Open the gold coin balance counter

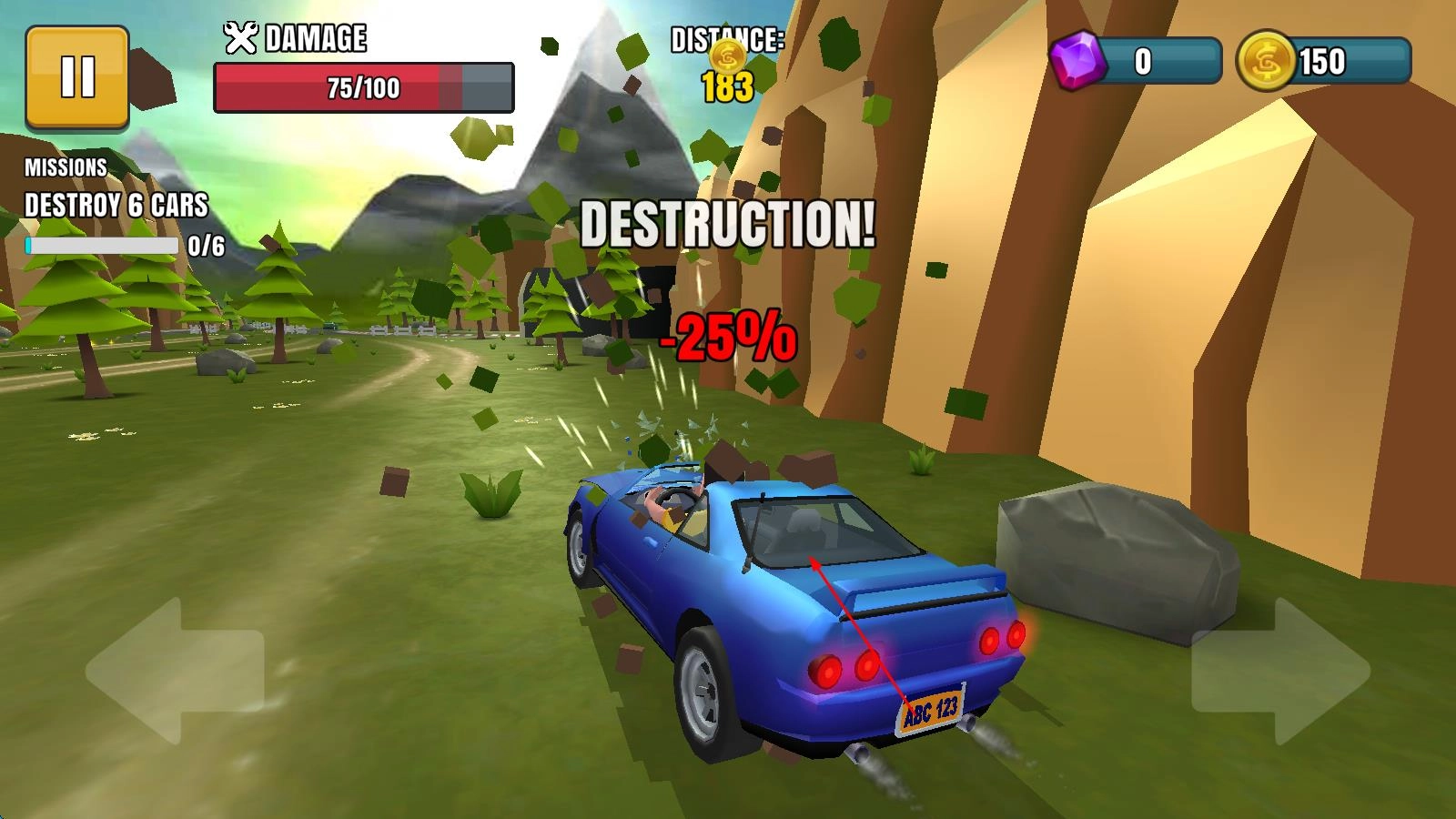tap(1324, 62)
